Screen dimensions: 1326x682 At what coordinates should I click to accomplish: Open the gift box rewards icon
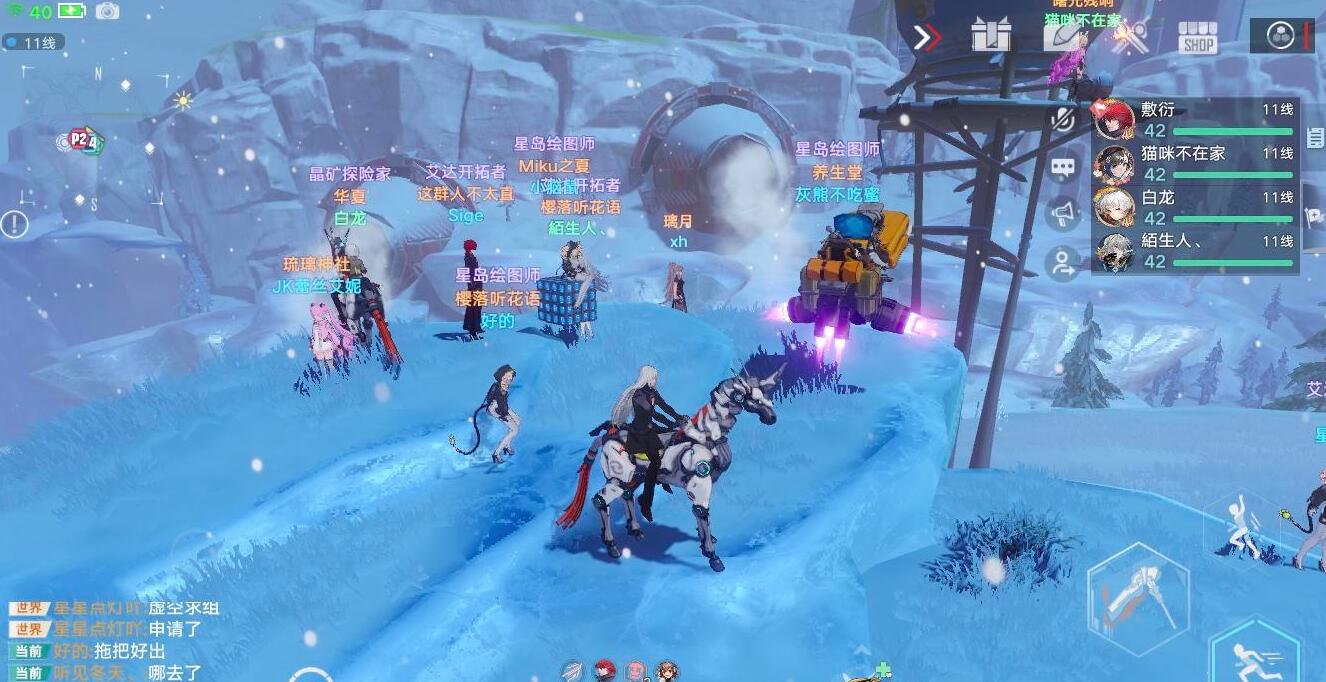pos(991,36)
